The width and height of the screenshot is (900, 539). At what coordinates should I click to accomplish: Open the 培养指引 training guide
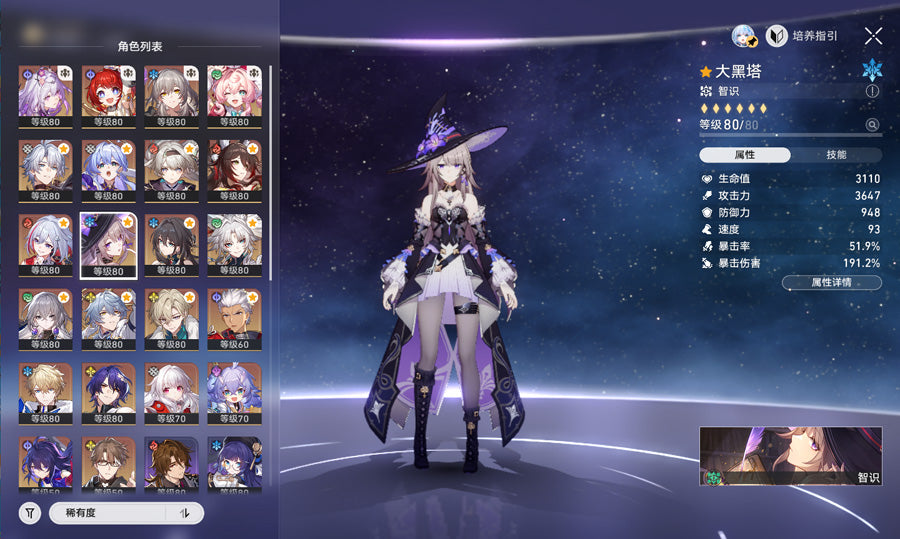[x=802, y=36]
